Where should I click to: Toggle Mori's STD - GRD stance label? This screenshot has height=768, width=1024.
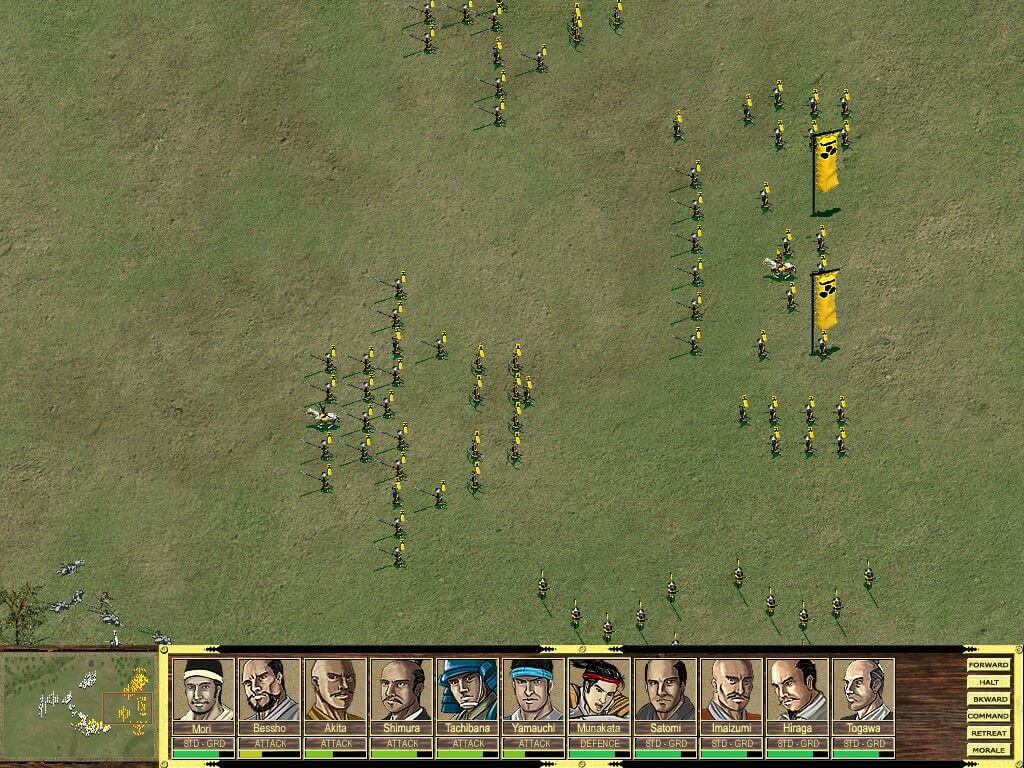click(203, 744)
